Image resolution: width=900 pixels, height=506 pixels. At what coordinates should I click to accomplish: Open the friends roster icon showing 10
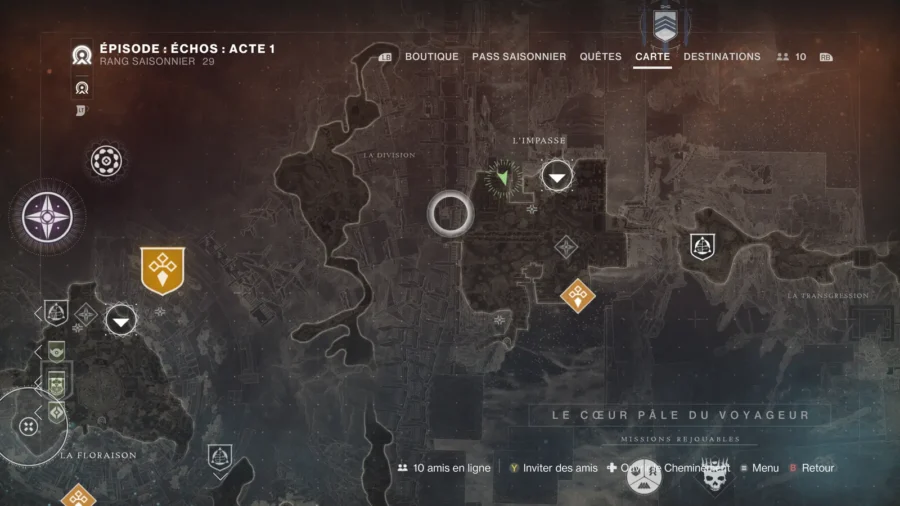tap(791, 57)
